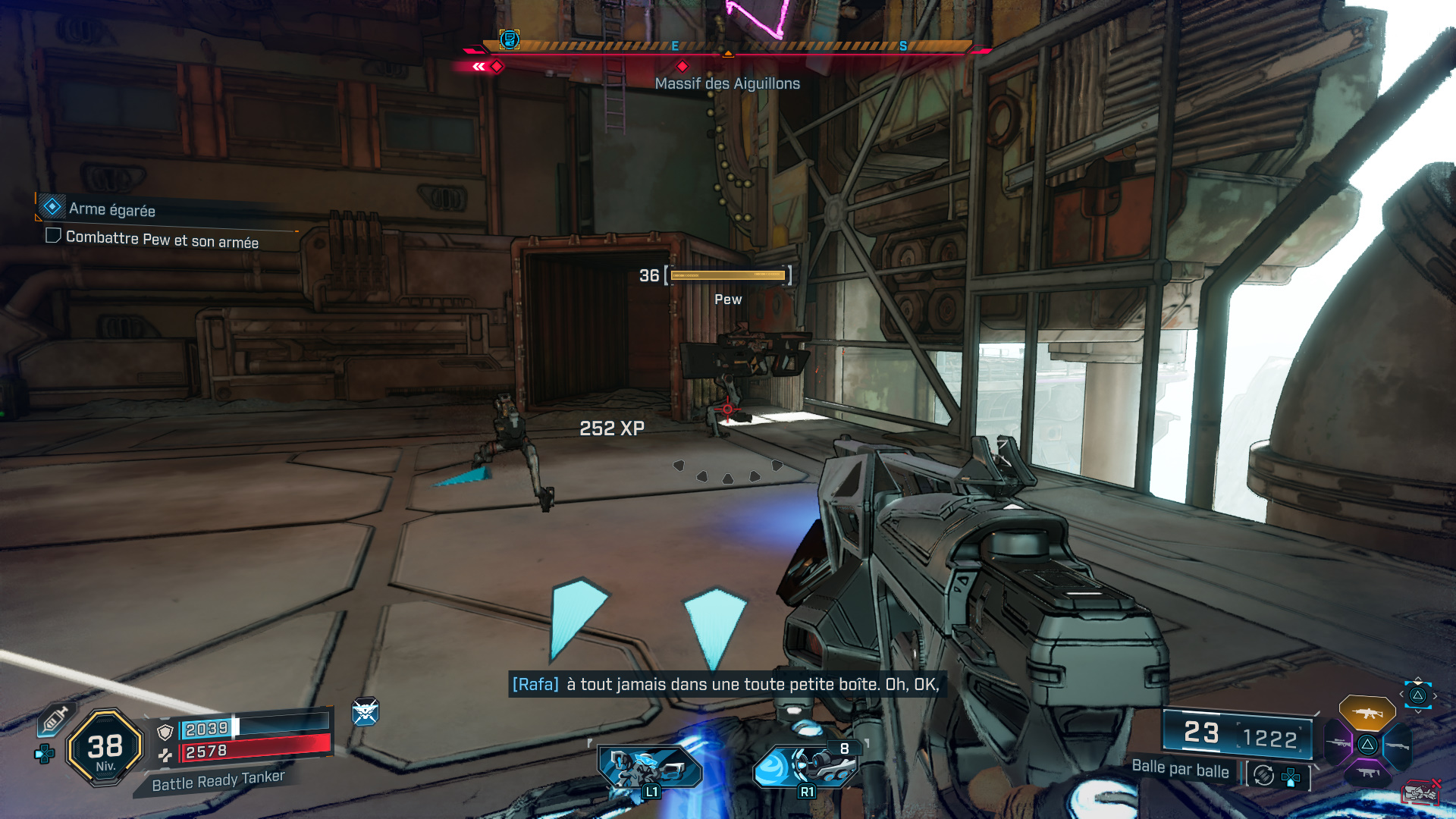Select the orange assault rifle weapon slot
The image size is (1456, 819).
coord(1367,713)
